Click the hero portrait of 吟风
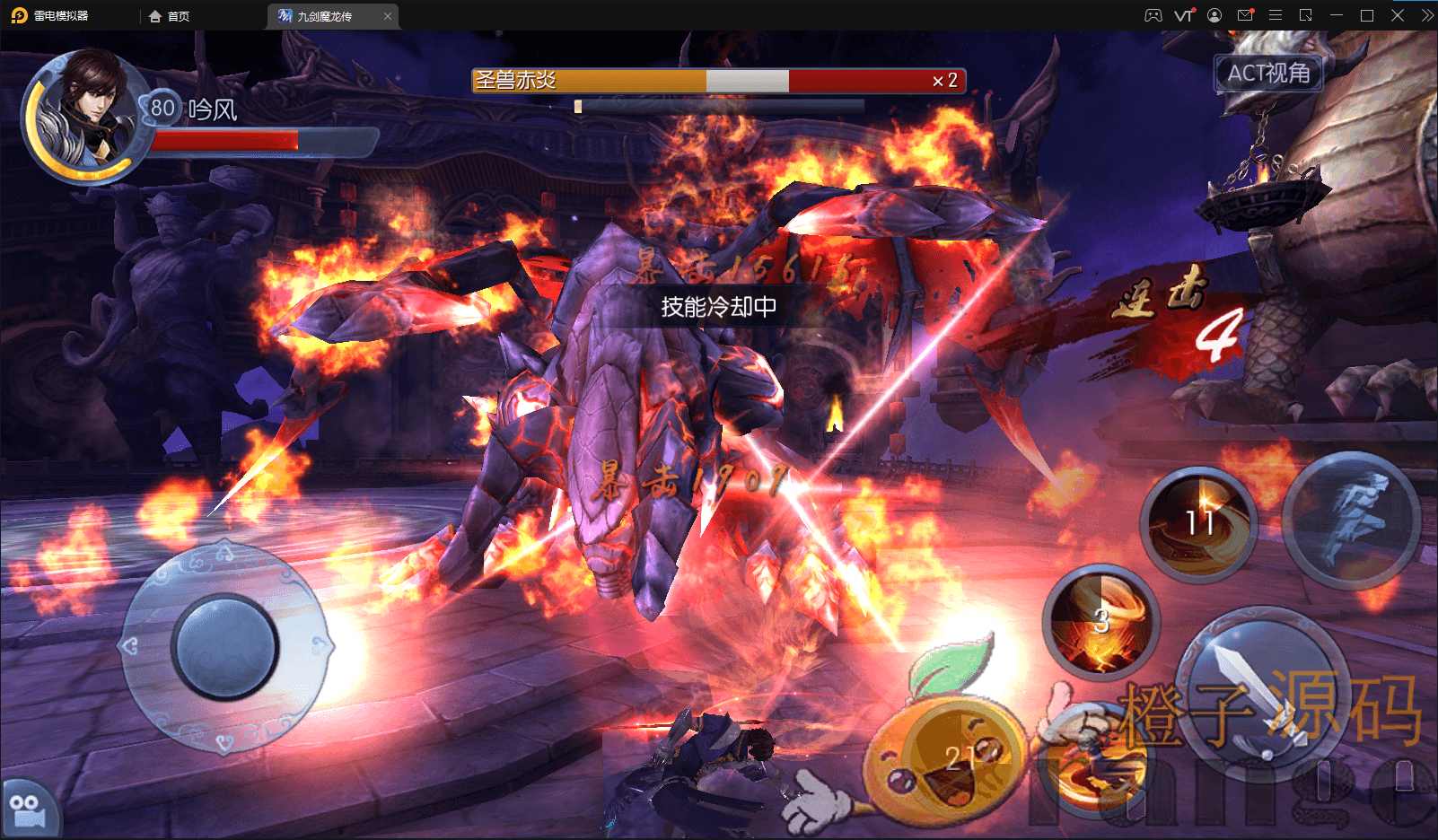Image resolution: width=1438 pixels, height=840 pixels. point(85,112)
